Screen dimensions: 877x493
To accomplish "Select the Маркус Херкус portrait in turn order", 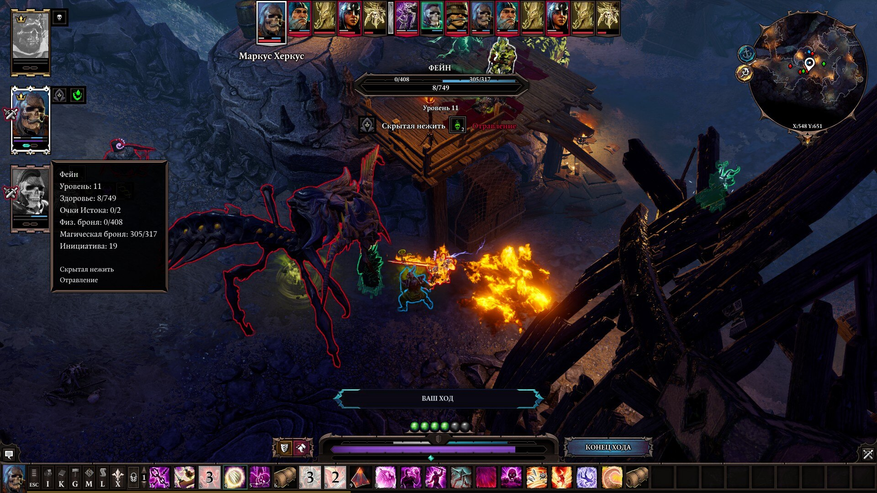I will click(x=271, y=20).
